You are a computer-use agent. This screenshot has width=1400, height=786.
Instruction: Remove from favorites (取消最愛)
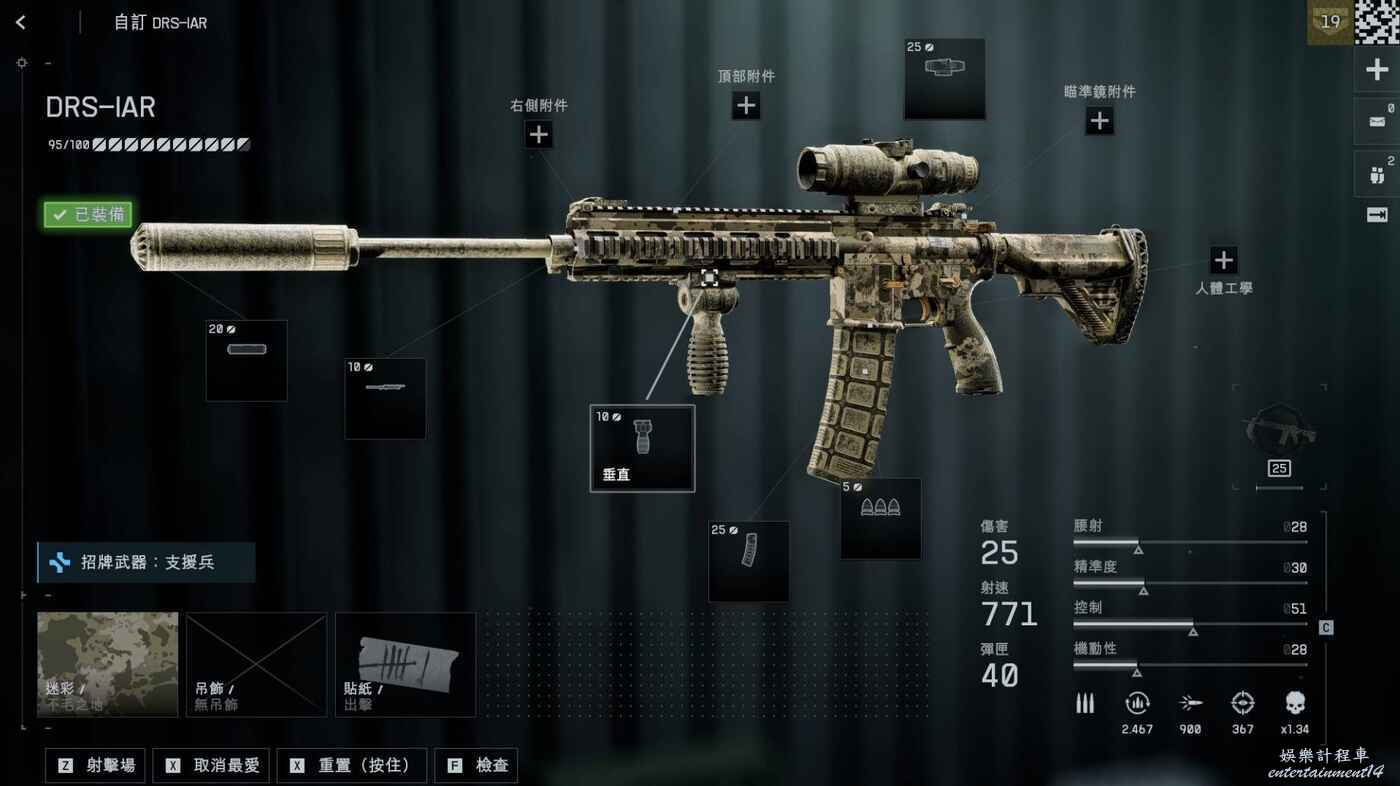click(213, 765)
